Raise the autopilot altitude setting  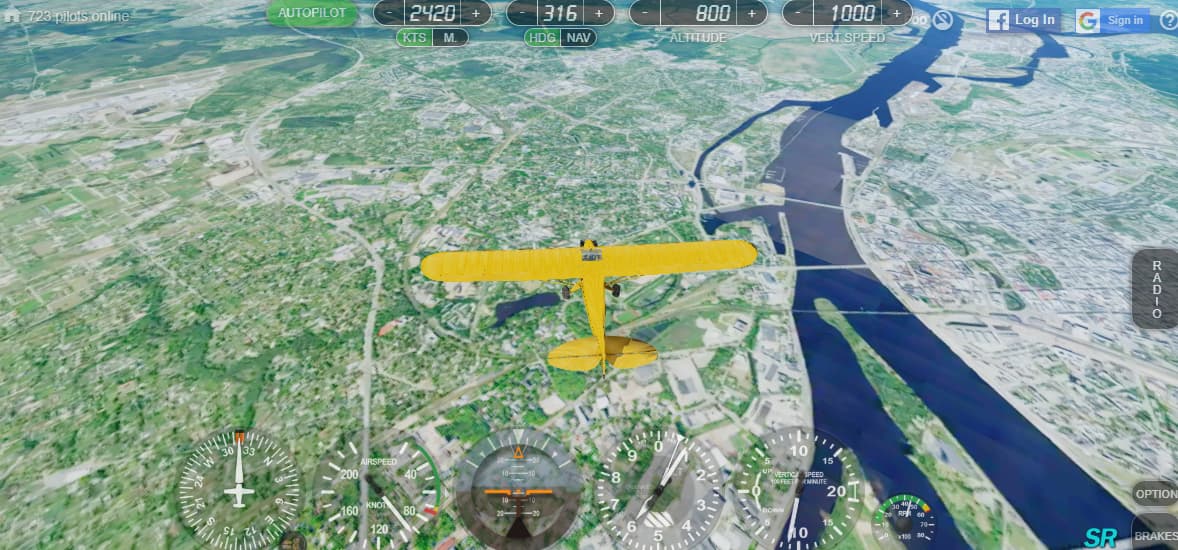[751, 13]
